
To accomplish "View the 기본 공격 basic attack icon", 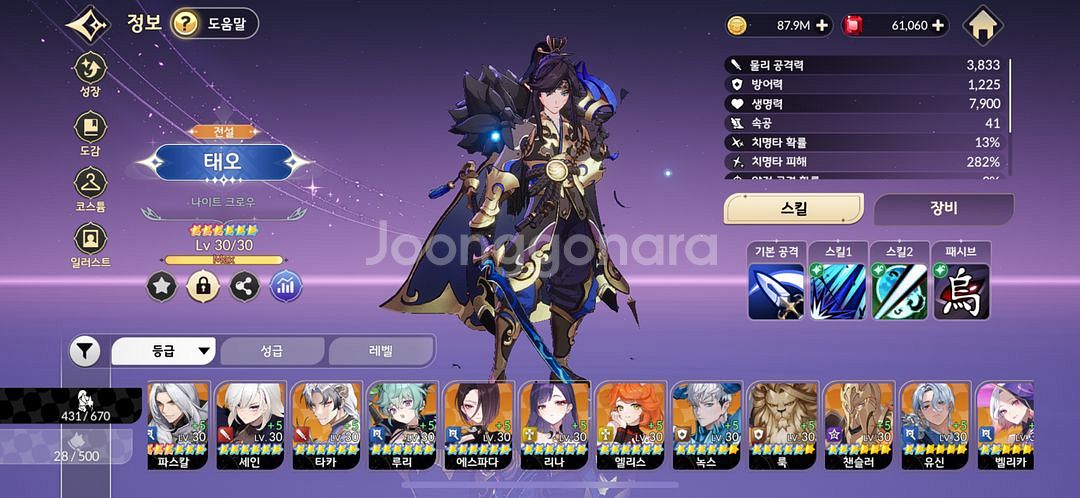I will 776,291.
